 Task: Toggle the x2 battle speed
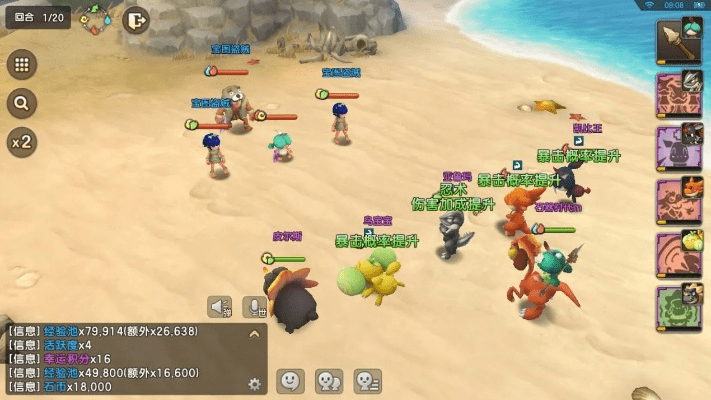coord(20,142)
